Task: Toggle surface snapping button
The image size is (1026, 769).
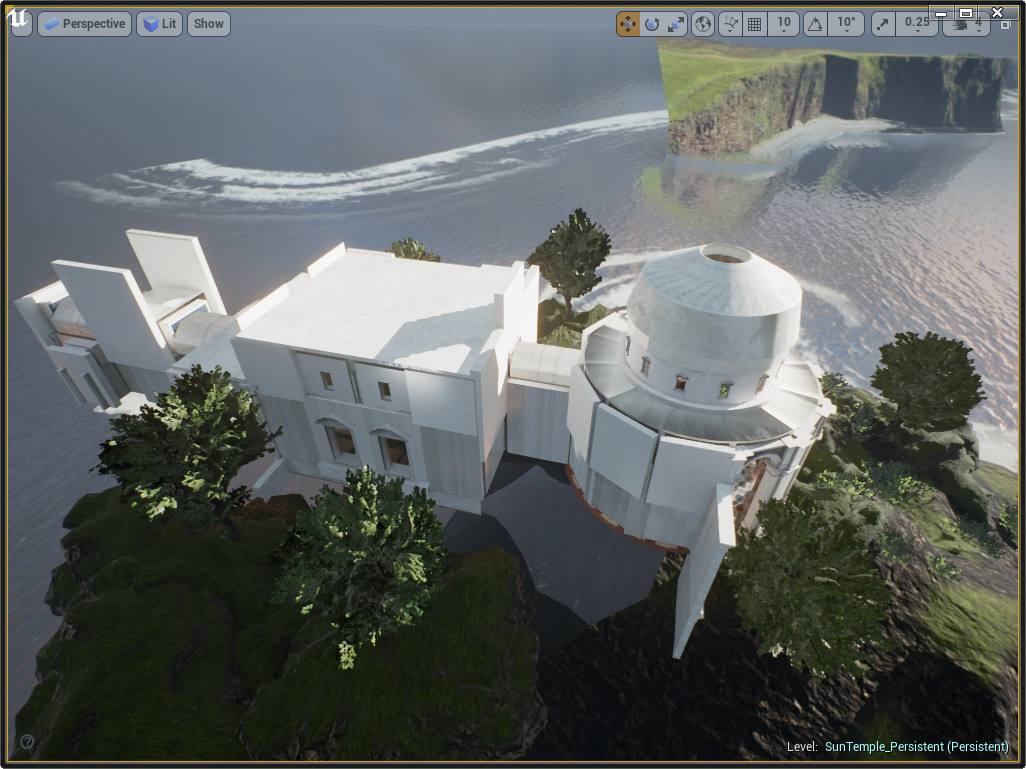Action: tap(731, 24)
